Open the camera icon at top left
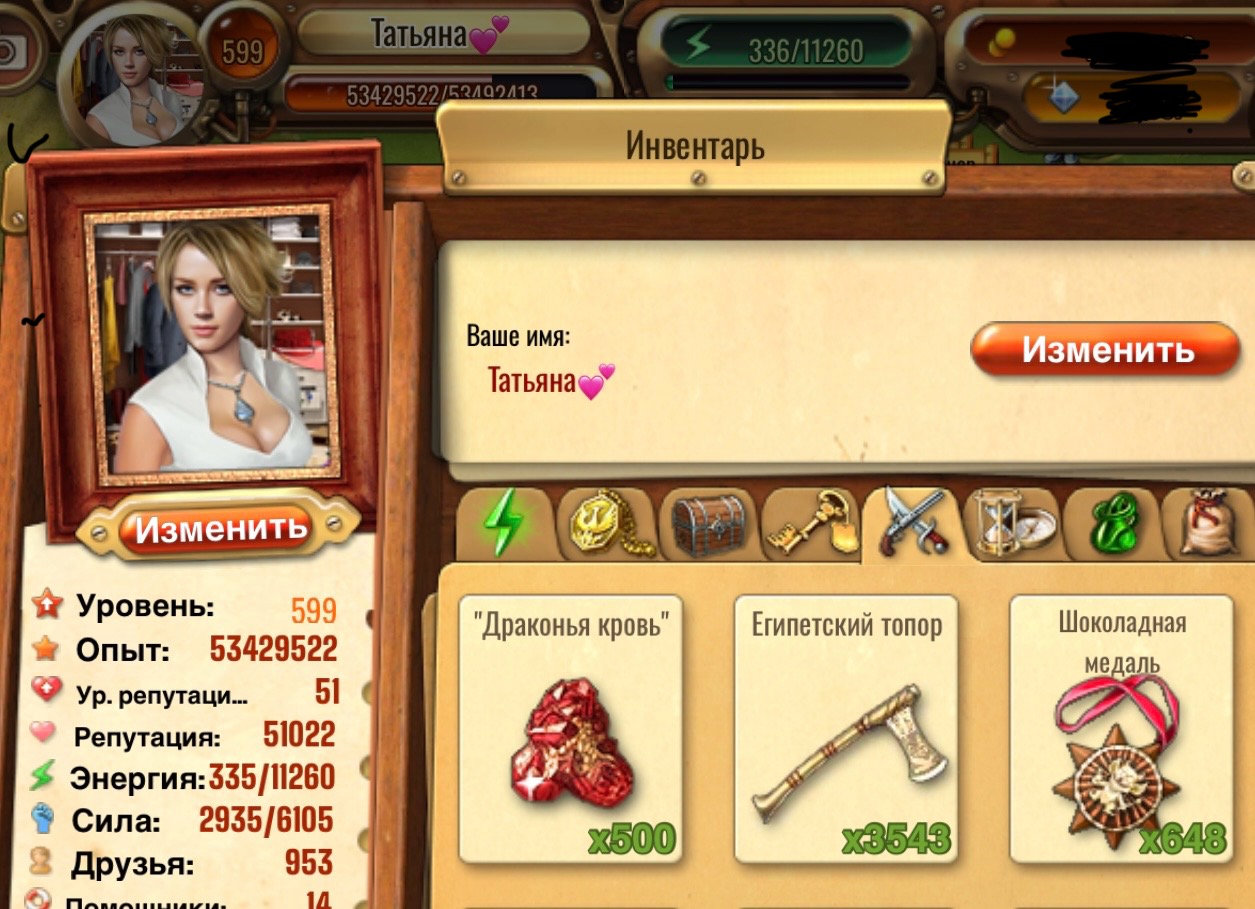Image resolution: width=1255 pixels, height=909 pixels. pos(12,52)
